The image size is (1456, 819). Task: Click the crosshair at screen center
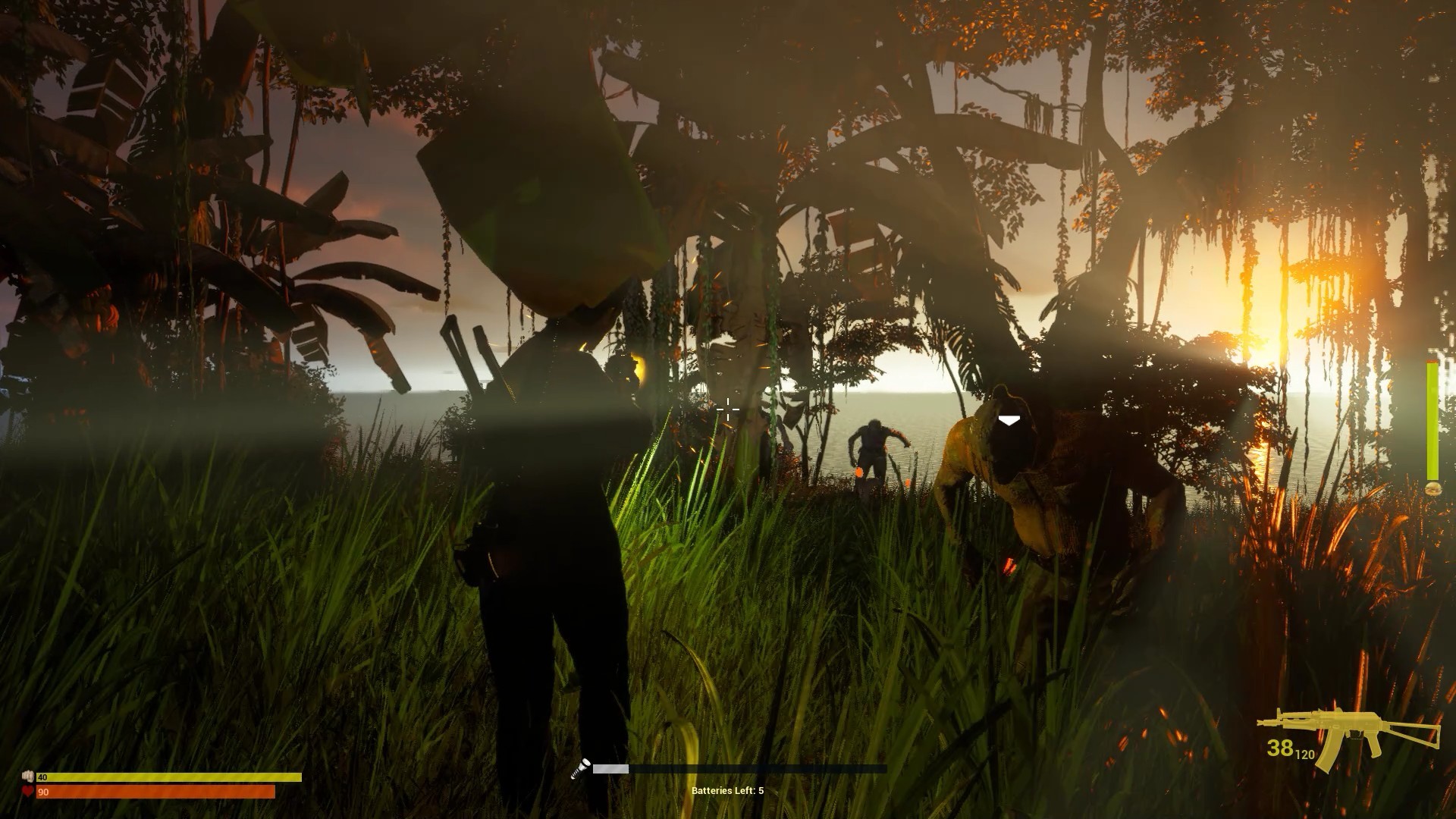(727, 410)
